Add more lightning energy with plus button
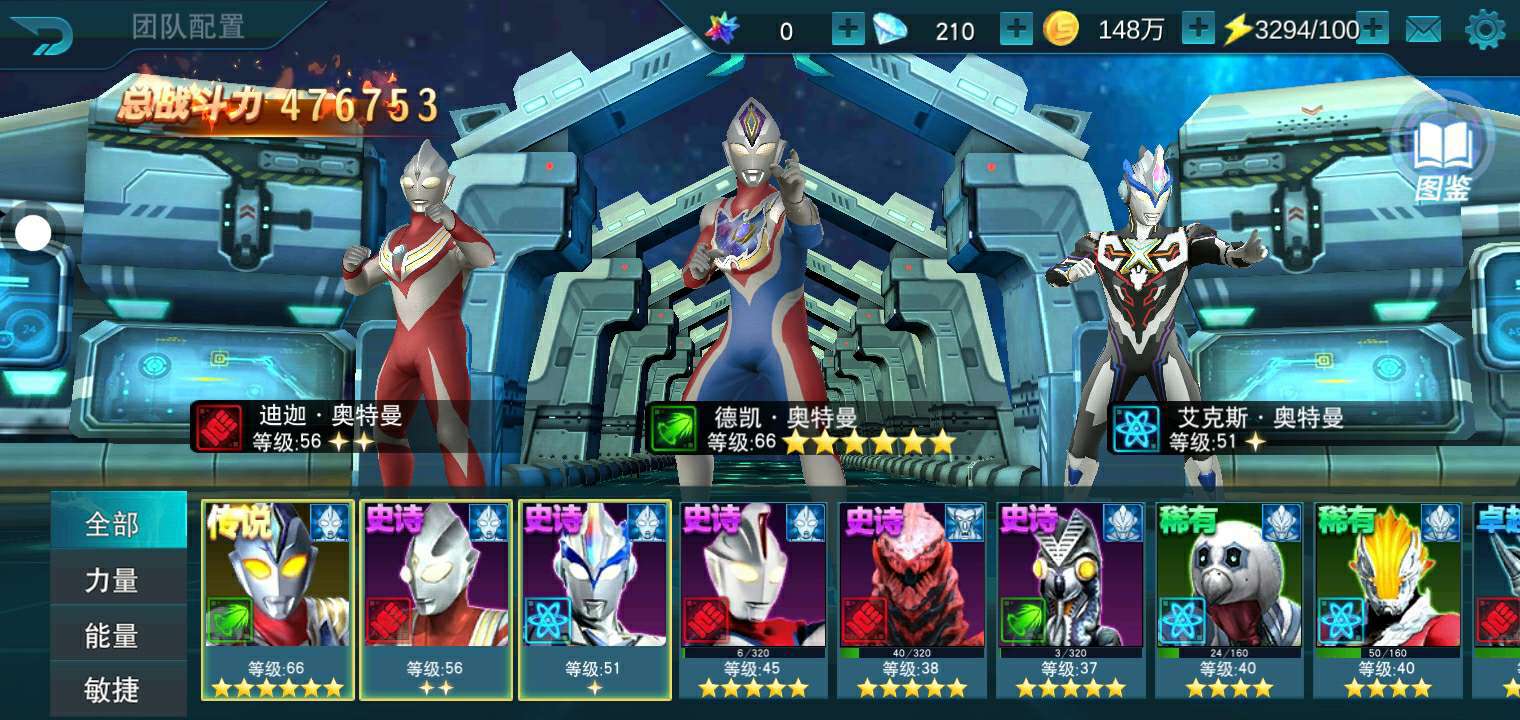This screenshot has height=720, width=1520. click(x=1372, y=30)
